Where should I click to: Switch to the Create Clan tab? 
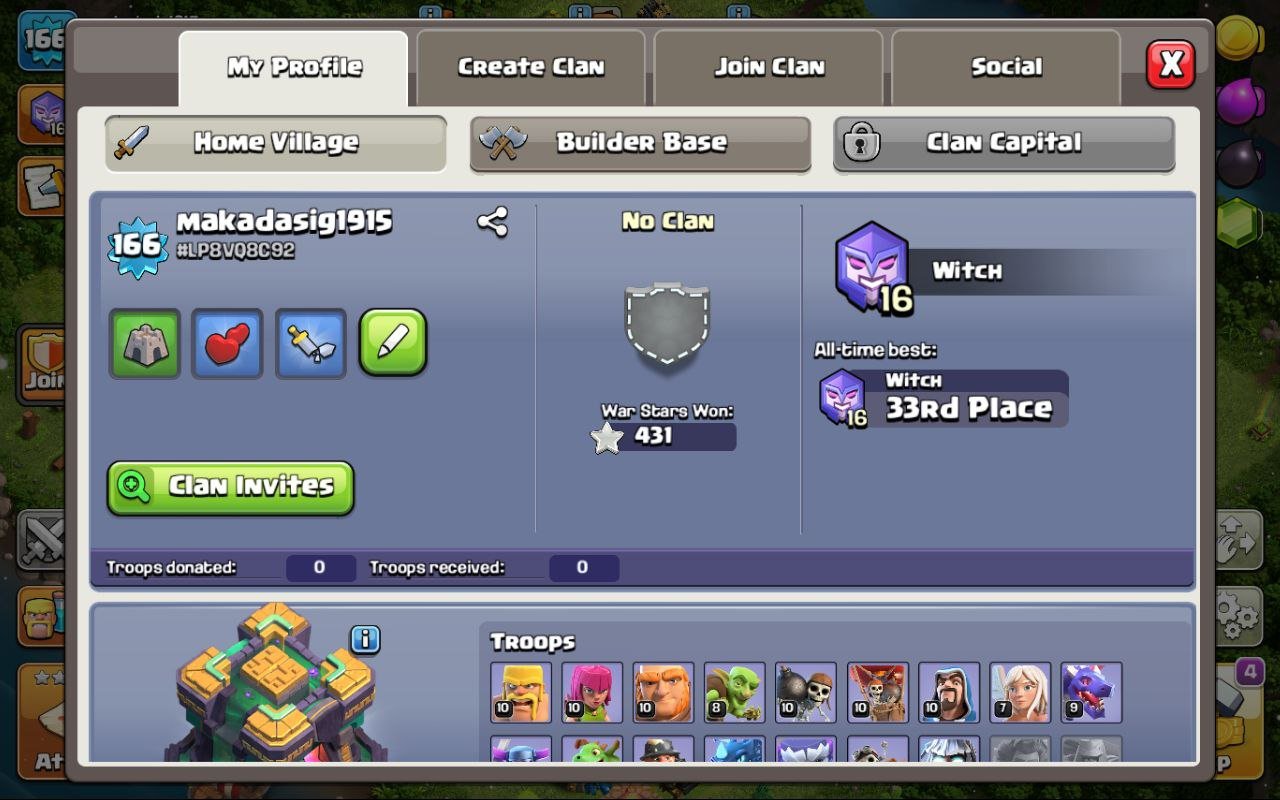(531, 66)
